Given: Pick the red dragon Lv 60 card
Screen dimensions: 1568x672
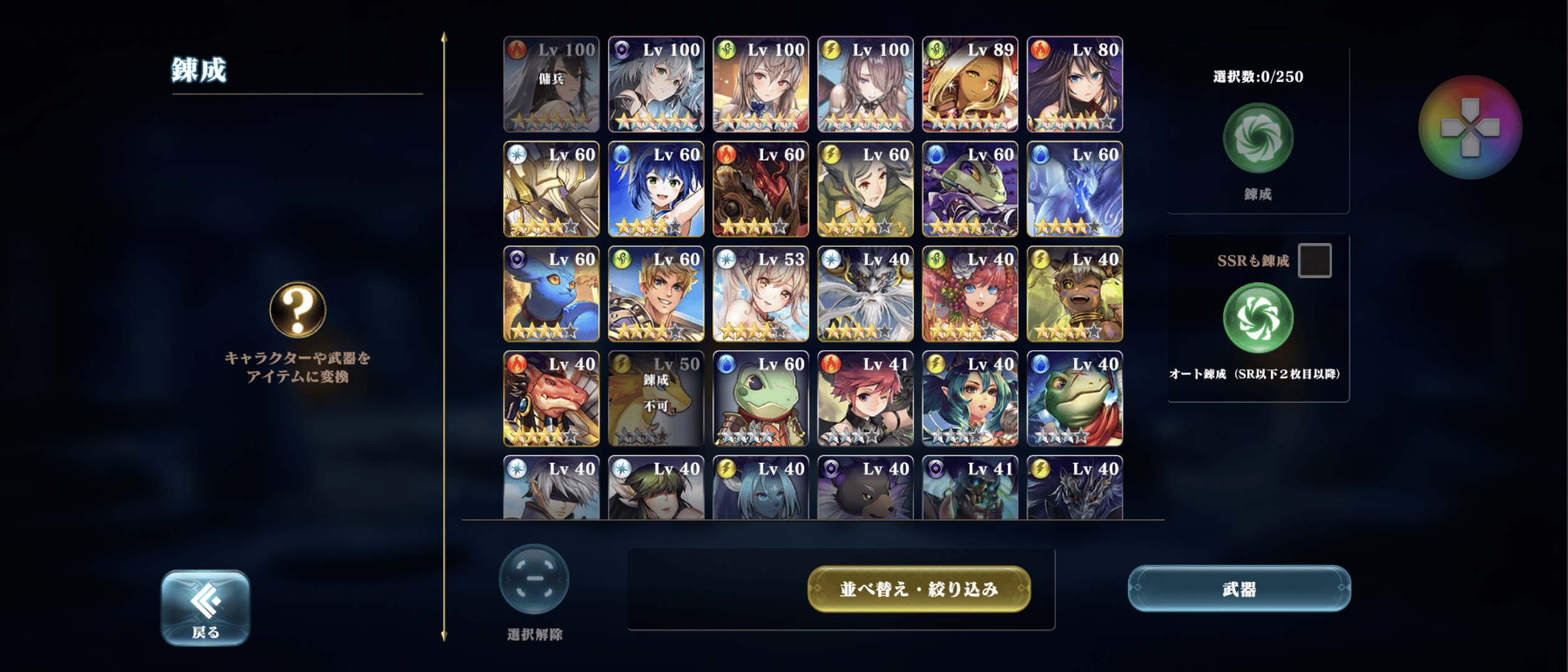Looking at the screenshot, I should 760,189.
